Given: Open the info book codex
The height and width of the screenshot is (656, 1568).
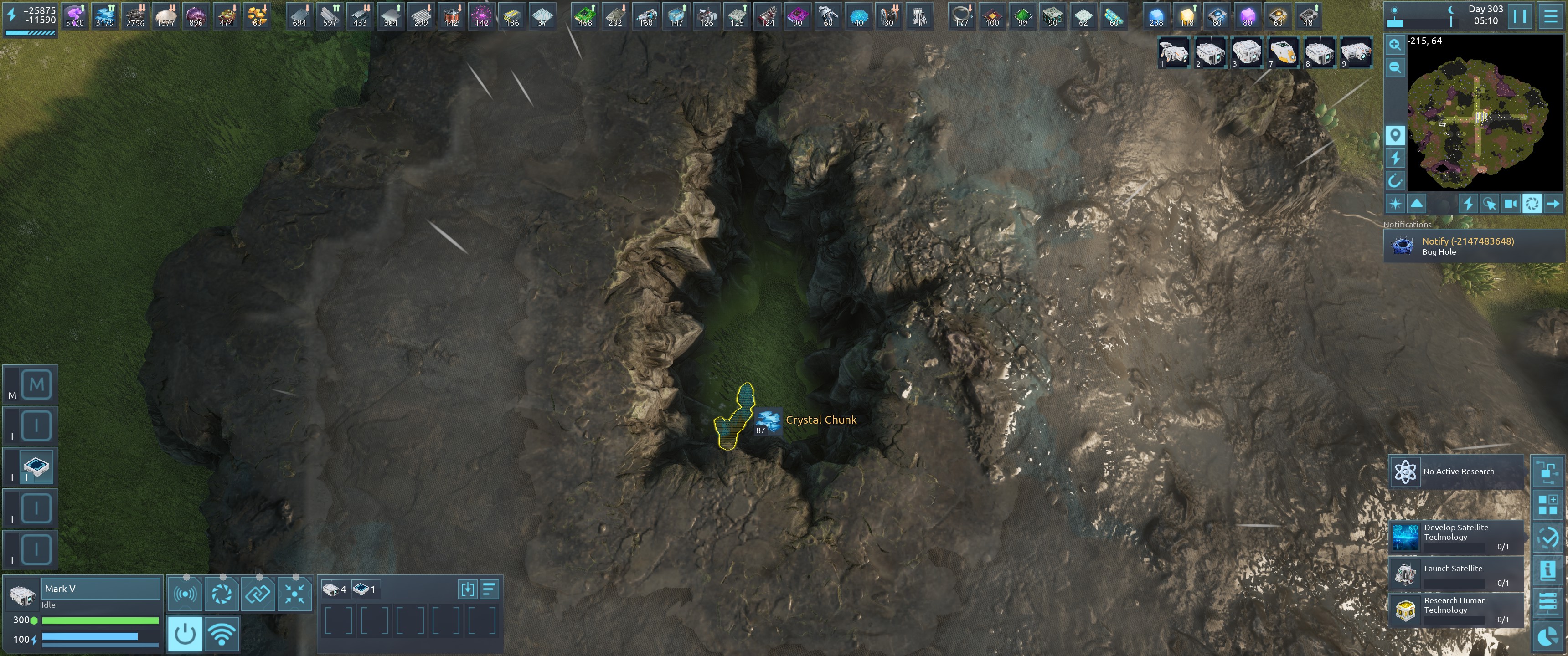Looking at the screenshot, I should (x=1547, y=571).
